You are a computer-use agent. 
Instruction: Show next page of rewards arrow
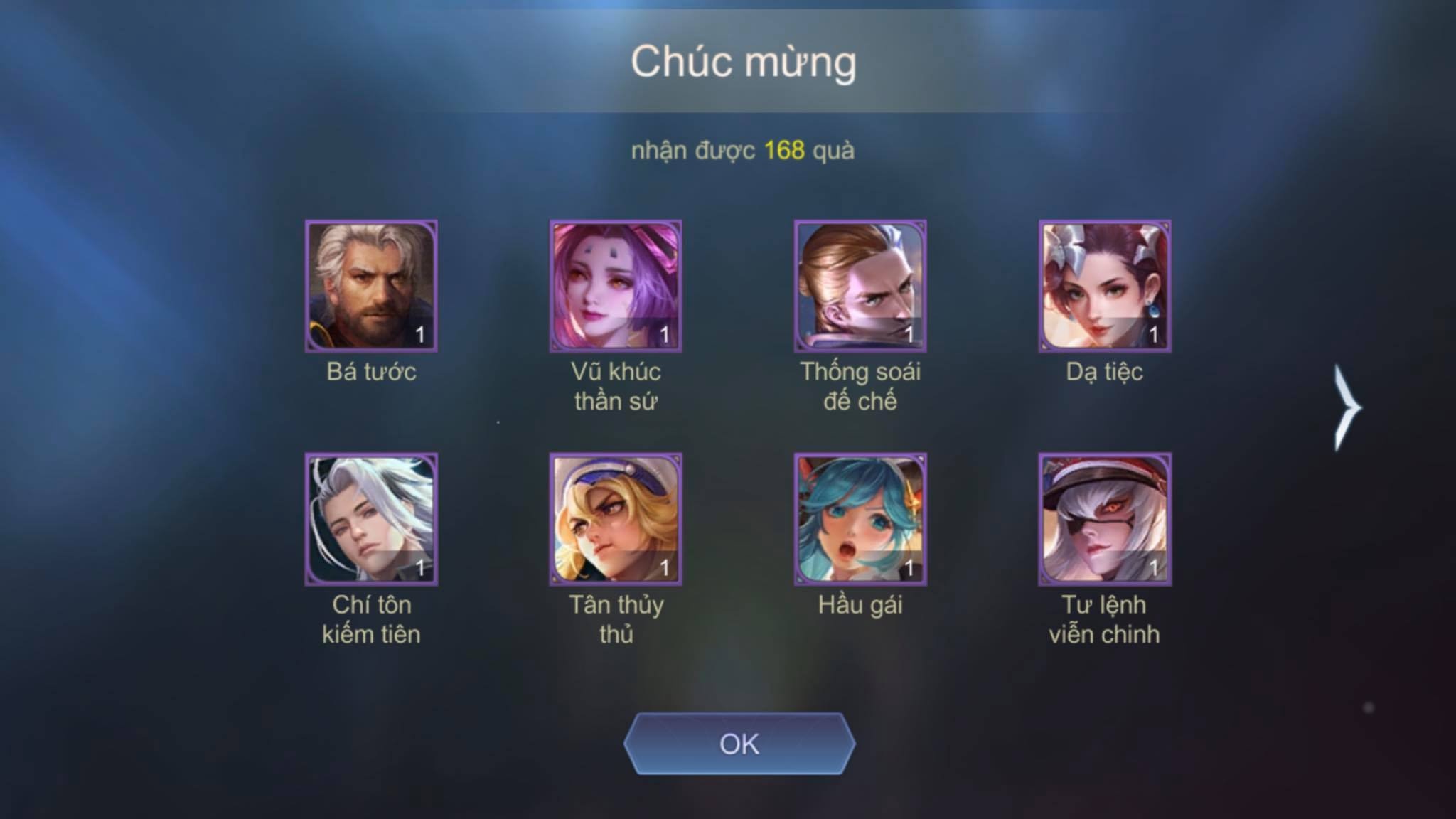[1346, 407]
